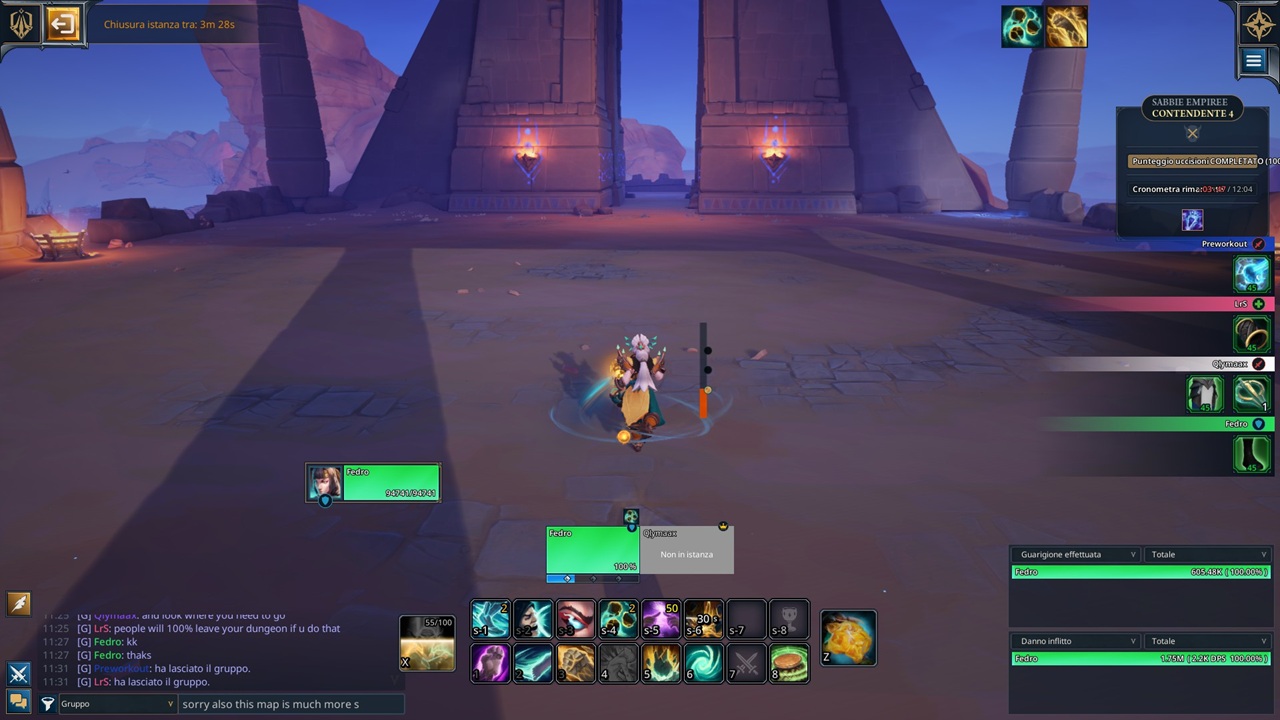Screen dimensions: 1280x720
Task: Activate the Z ultimate golden ability
Action: tap(848, 638)
